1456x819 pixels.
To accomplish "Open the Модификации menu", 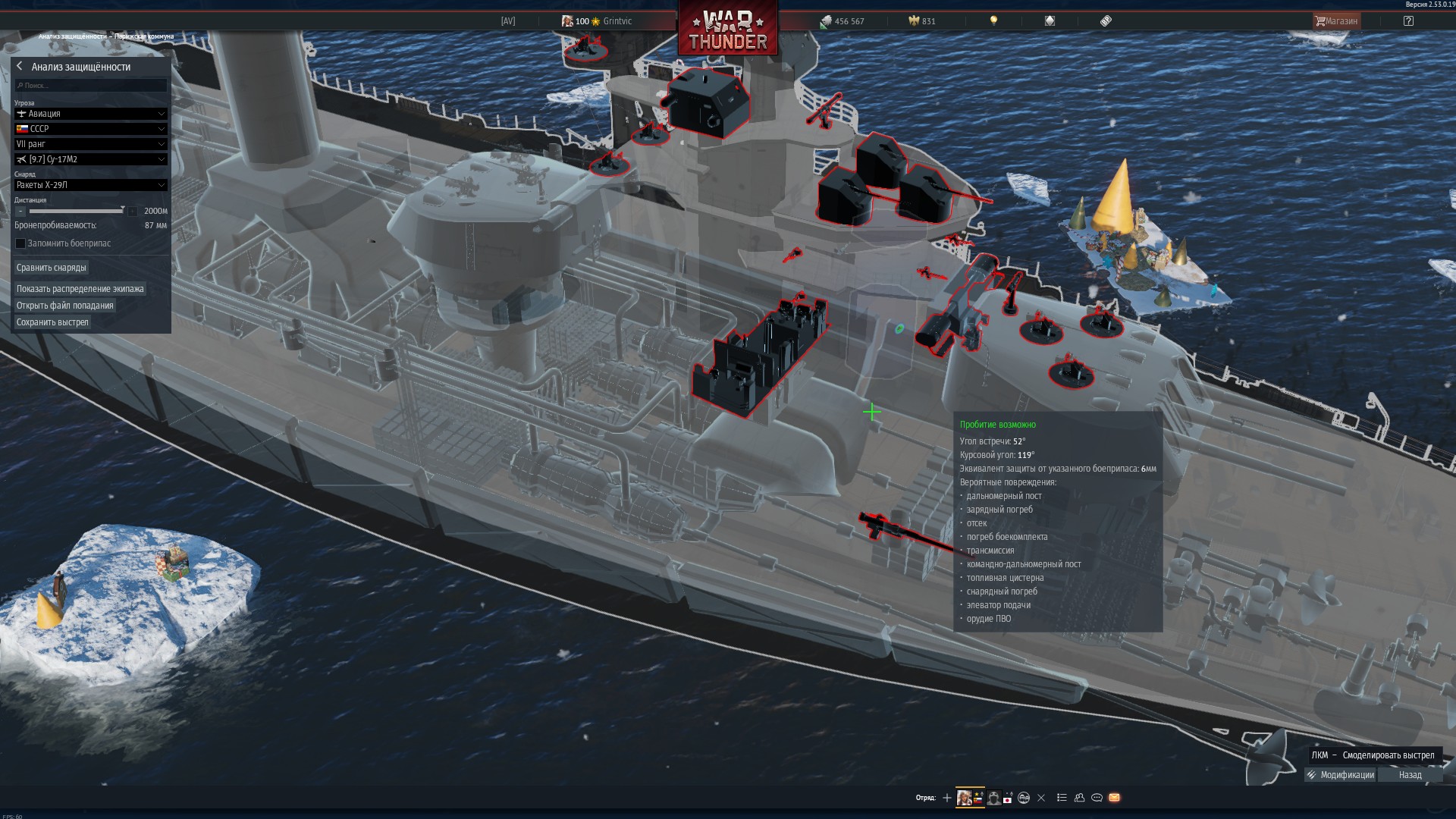I will (1341, 775).
